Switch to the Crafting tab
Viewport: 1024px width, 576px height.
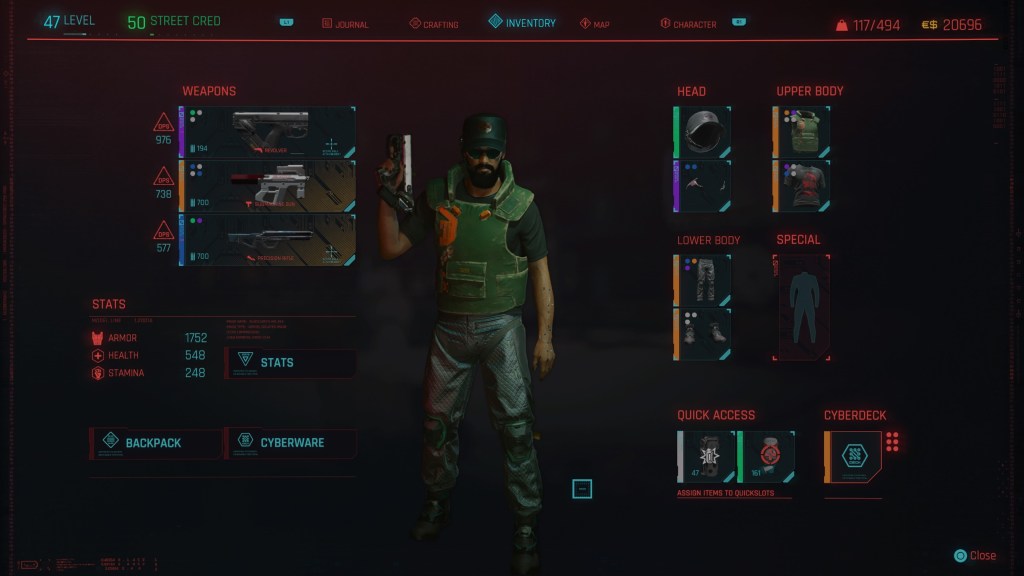pyautogui.click(x=436, y=24)
